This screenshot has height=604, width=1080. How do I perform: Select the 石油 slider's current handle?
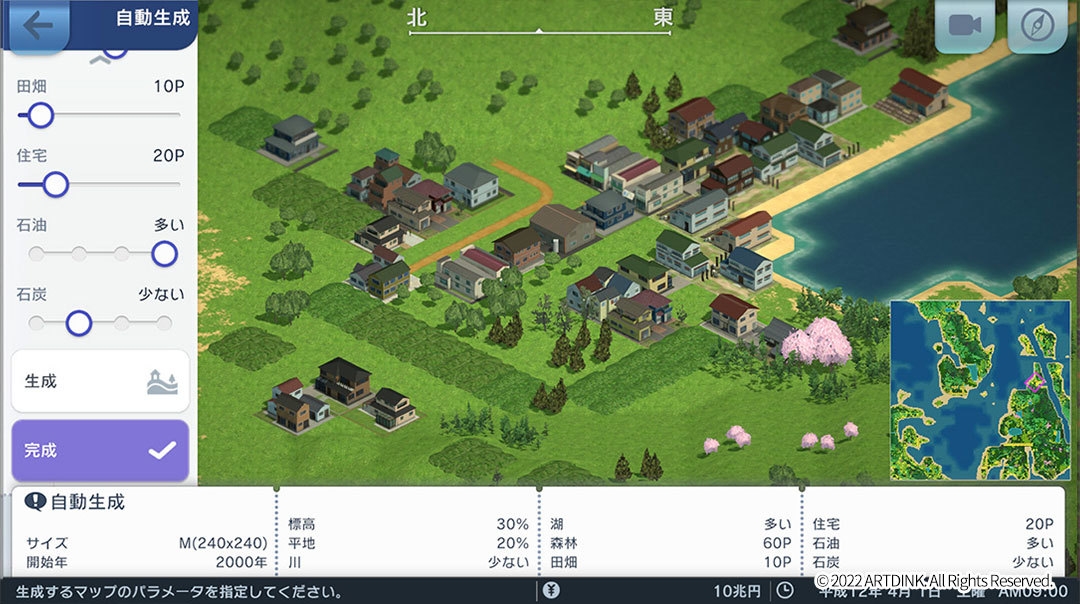click(164, 254)
